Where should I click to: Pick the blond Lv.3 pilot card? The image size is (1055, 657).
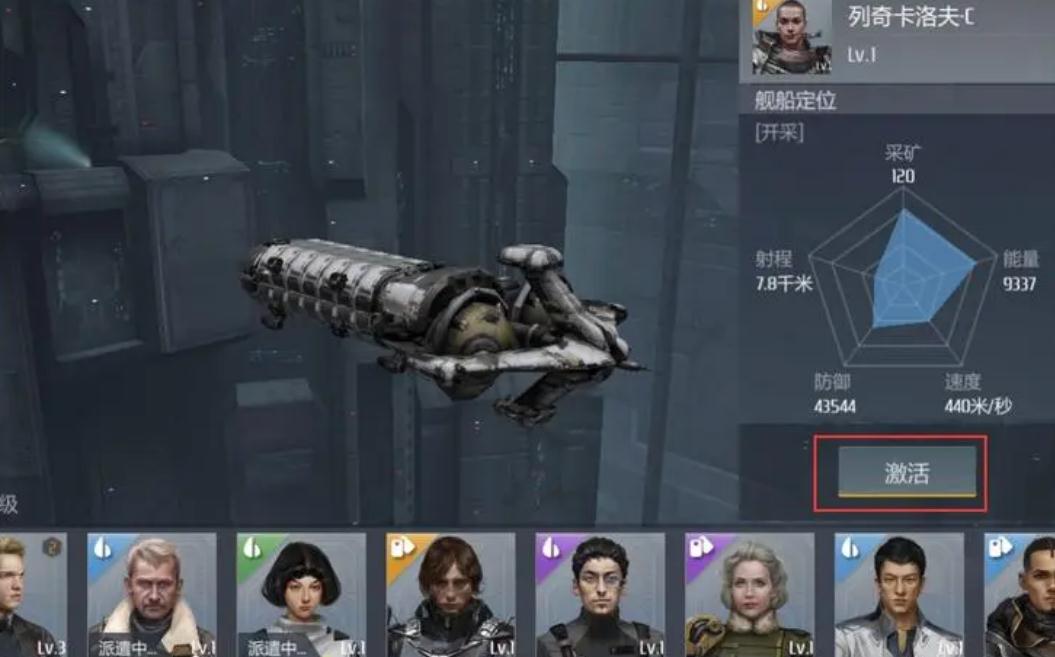point(30,595)
